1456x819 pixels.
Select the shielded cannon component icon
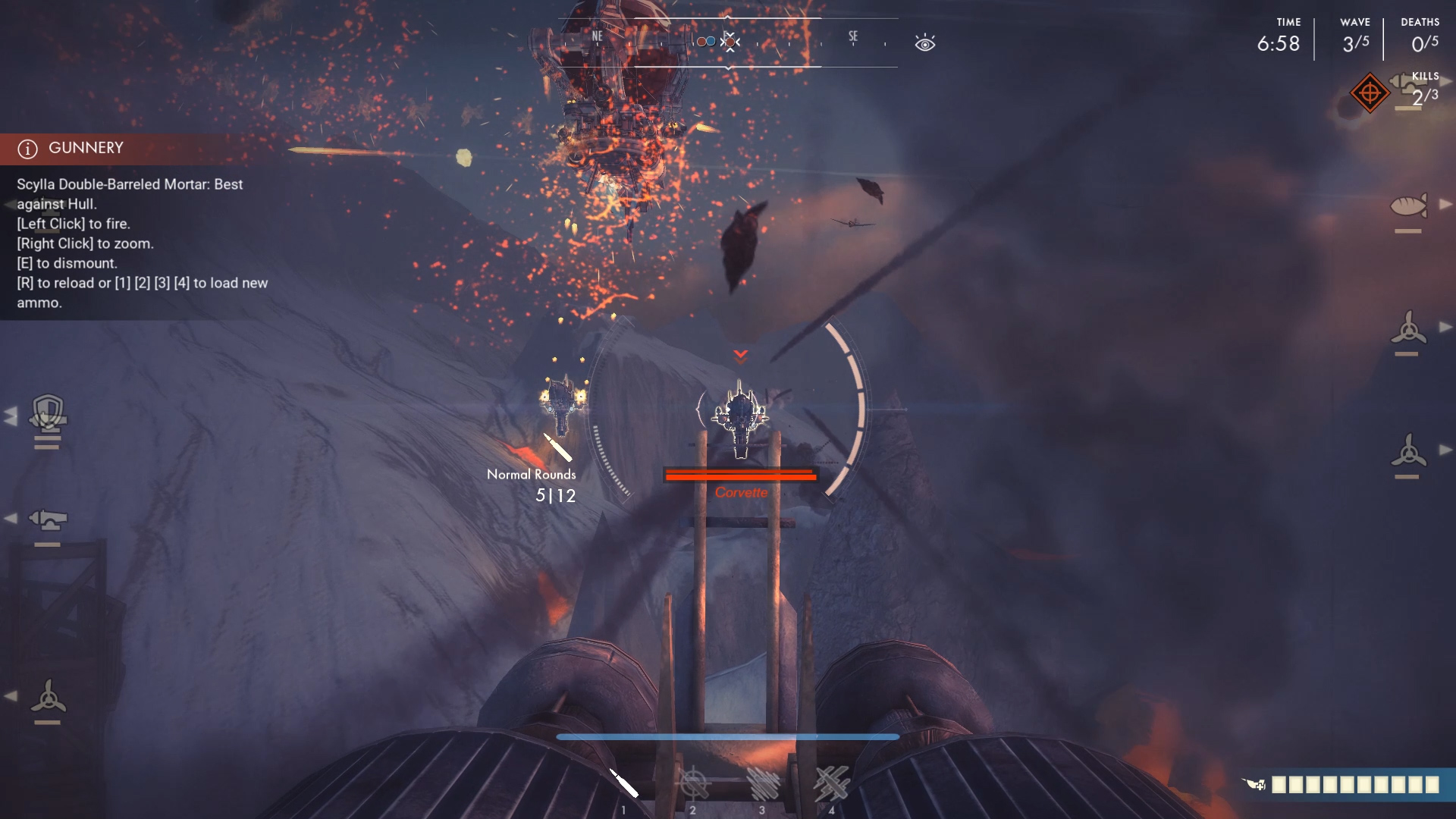(x=48, y=414)
